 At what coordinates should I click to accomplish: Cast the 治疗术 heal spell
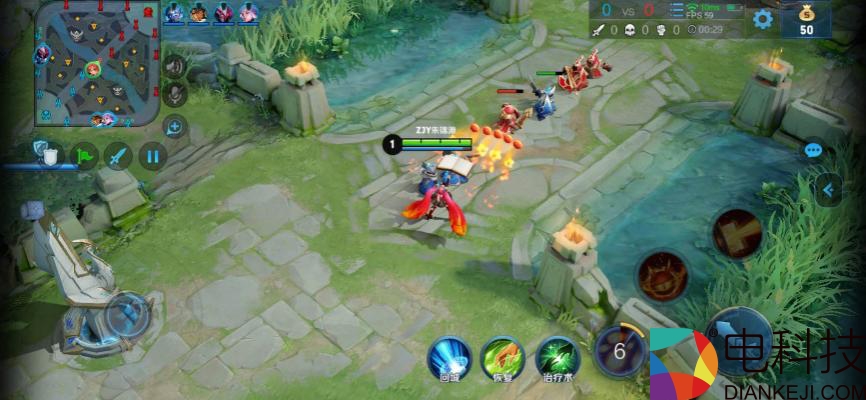coord(557,358)
